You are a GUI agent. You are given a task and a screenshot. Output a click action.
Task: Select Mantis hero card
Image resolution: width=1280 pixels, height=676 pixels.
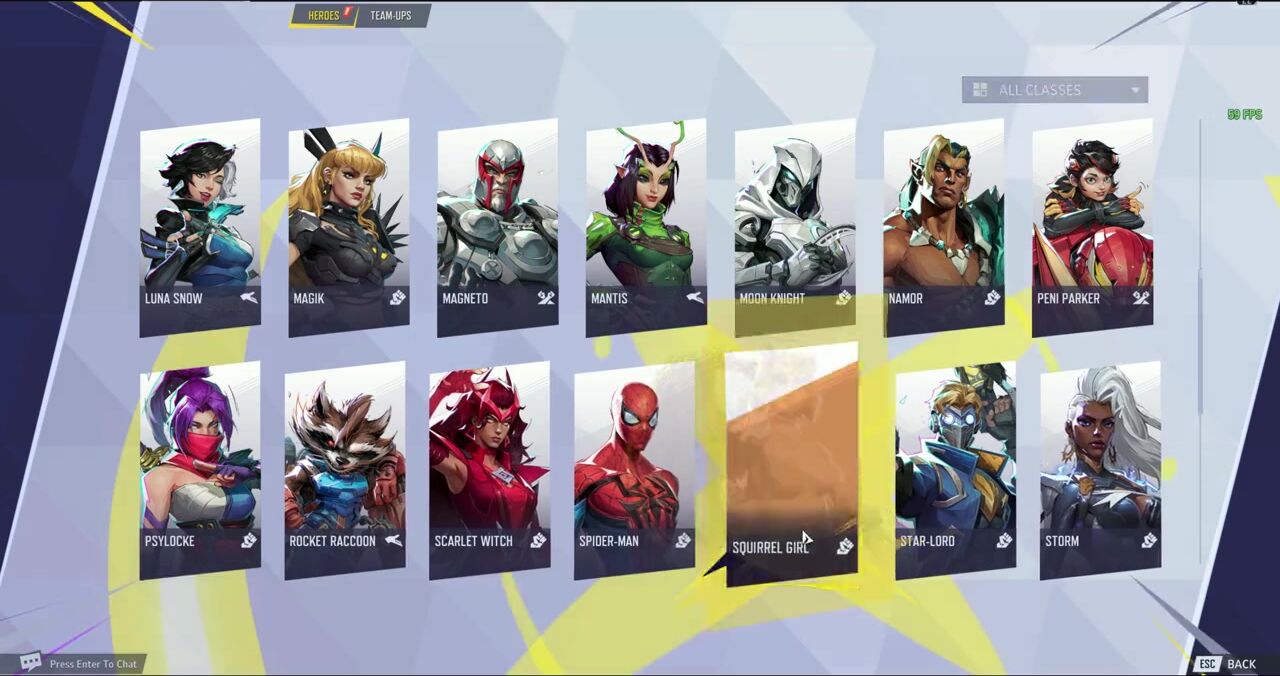(646, 225)
